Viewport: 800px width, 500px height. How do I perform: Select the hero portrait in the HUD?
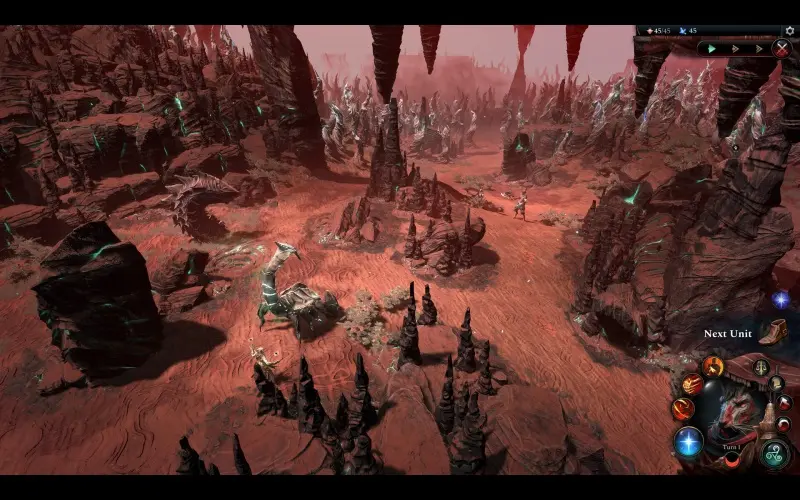tap(732, 410)
